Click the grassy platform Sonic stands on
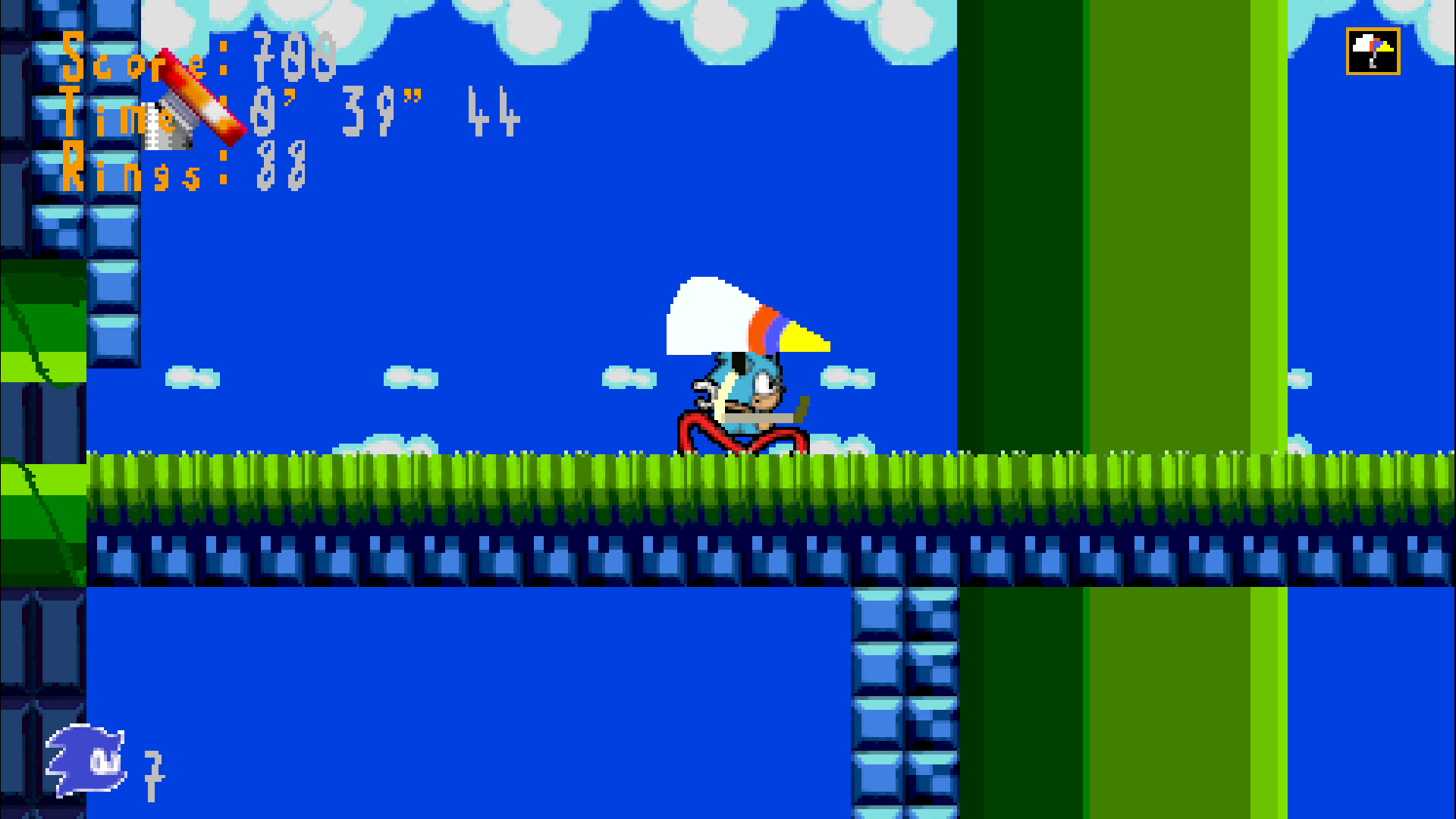 tap(455, 478)
